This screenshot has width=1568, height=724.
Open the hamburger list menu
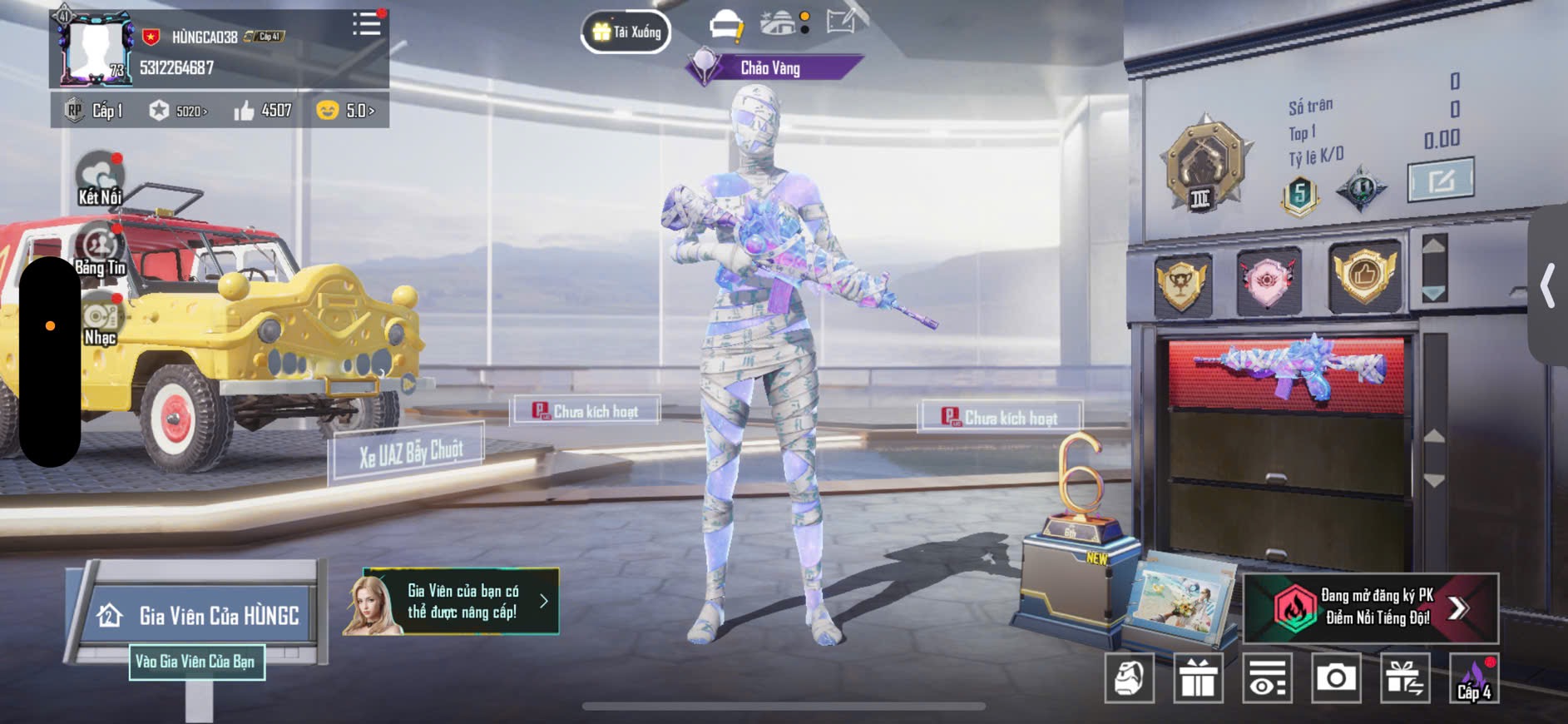click(366, 24)
